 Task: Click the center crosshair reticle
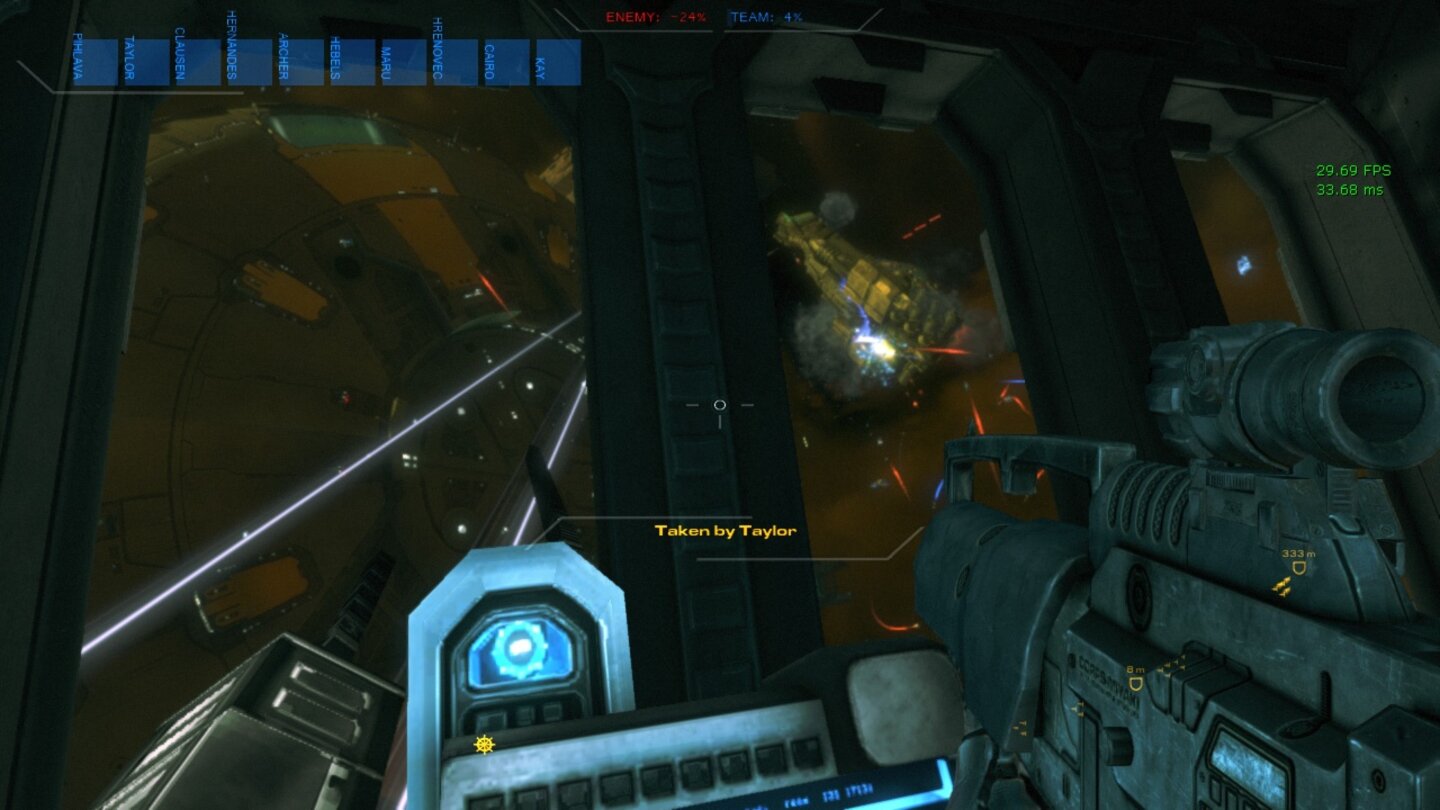tap(719, 405)
